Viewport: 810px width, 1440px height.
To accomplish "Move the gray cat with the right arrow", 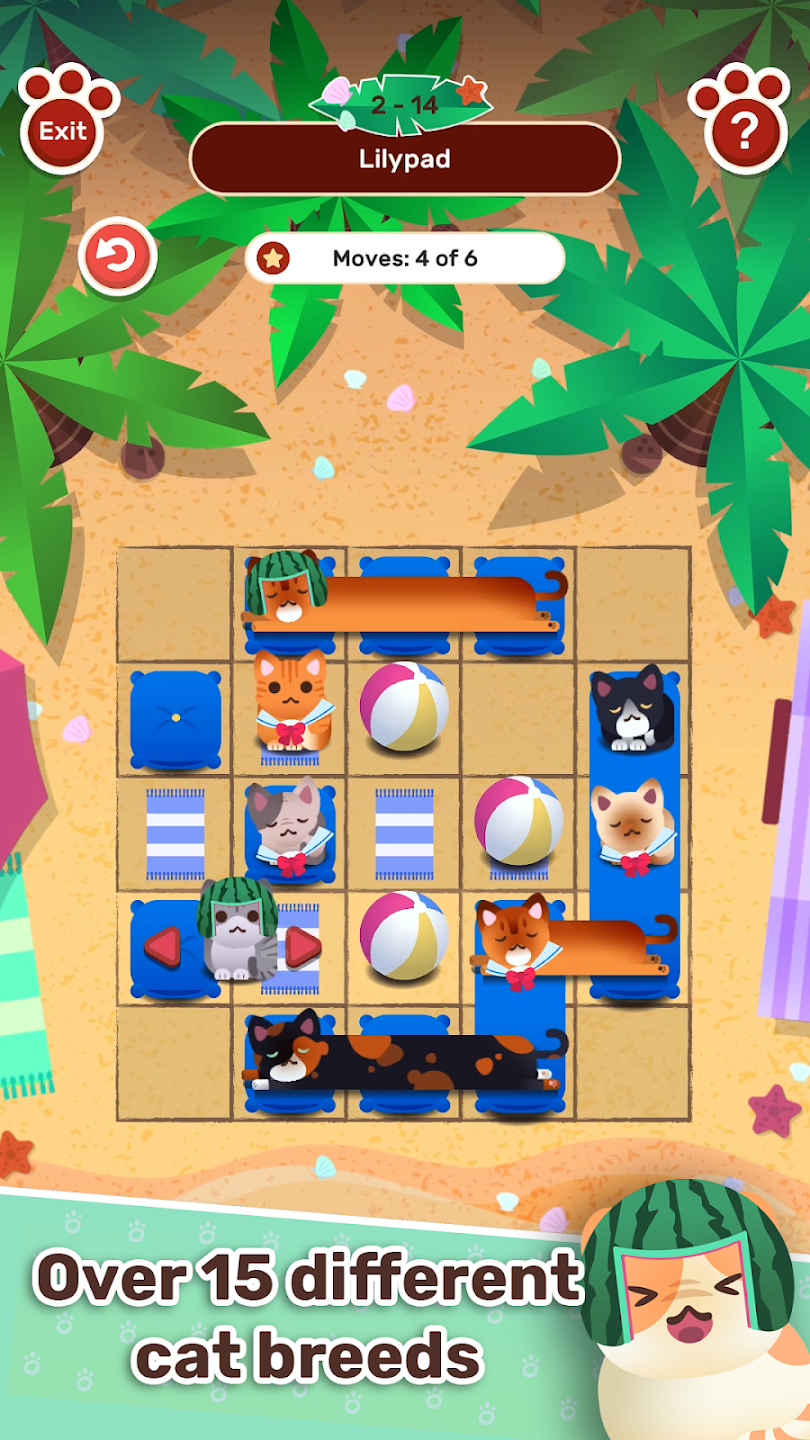I will click(302, 947).
